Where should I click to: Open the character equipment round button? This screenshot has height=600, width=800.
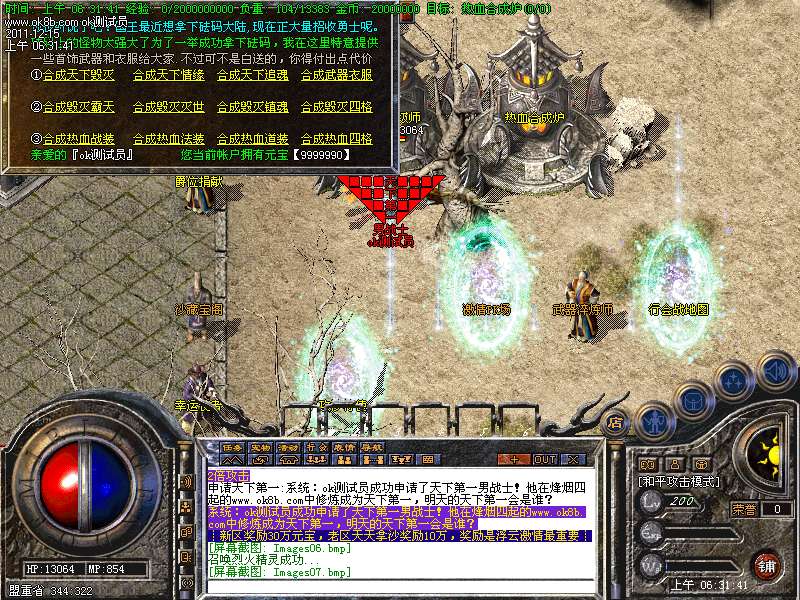(655, 421)
